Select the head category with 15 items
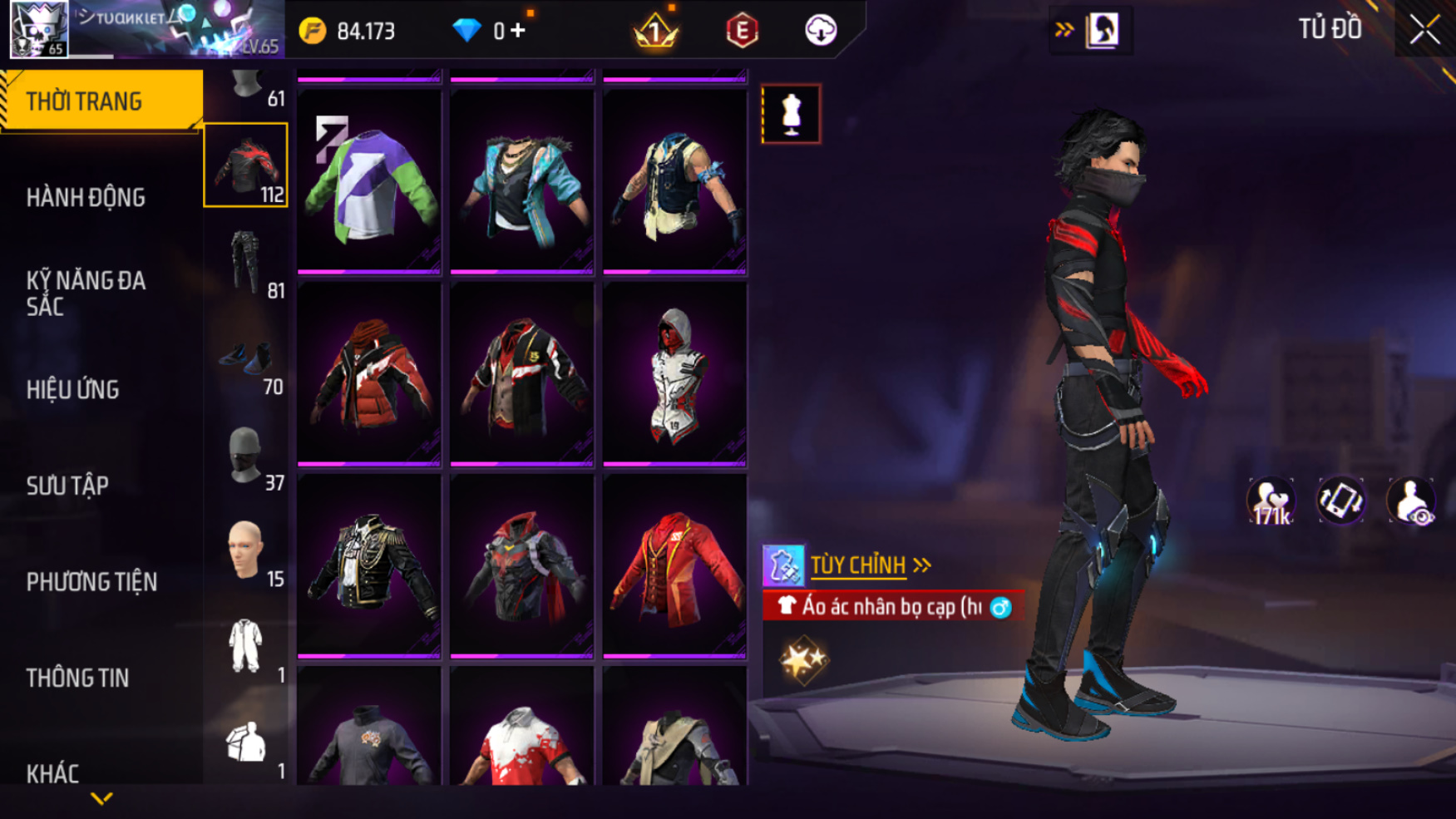 [x=246, y=550]
